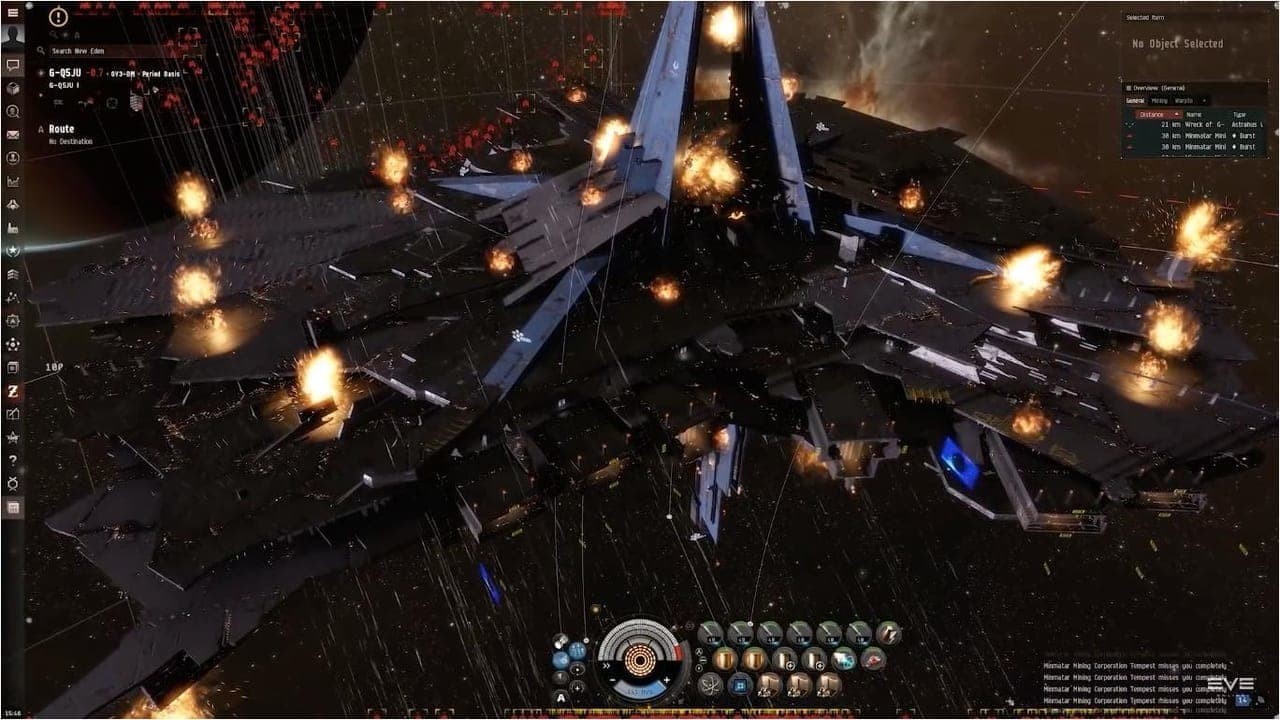This screenshot has height=720, width=1280.
Task: Select the Wreck row at 21 km
Action: pos(1195,124)
